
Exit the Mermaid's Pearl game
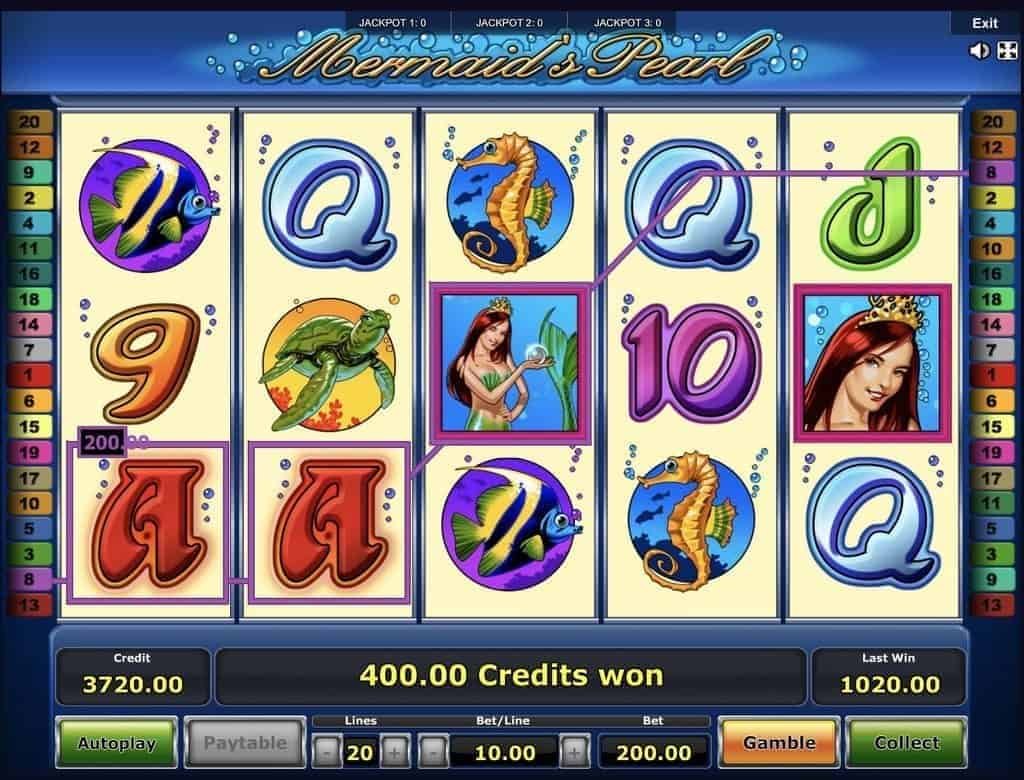click(984, 23)
